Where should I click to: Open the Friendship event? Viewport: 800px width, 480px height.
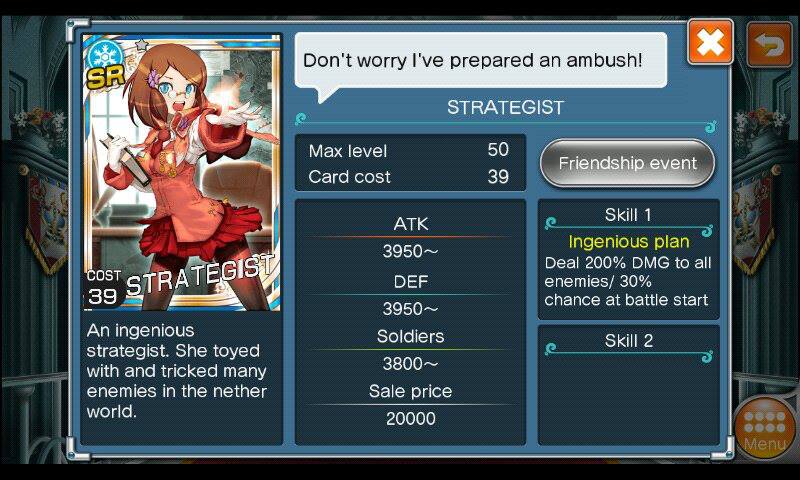click(627, 163)
